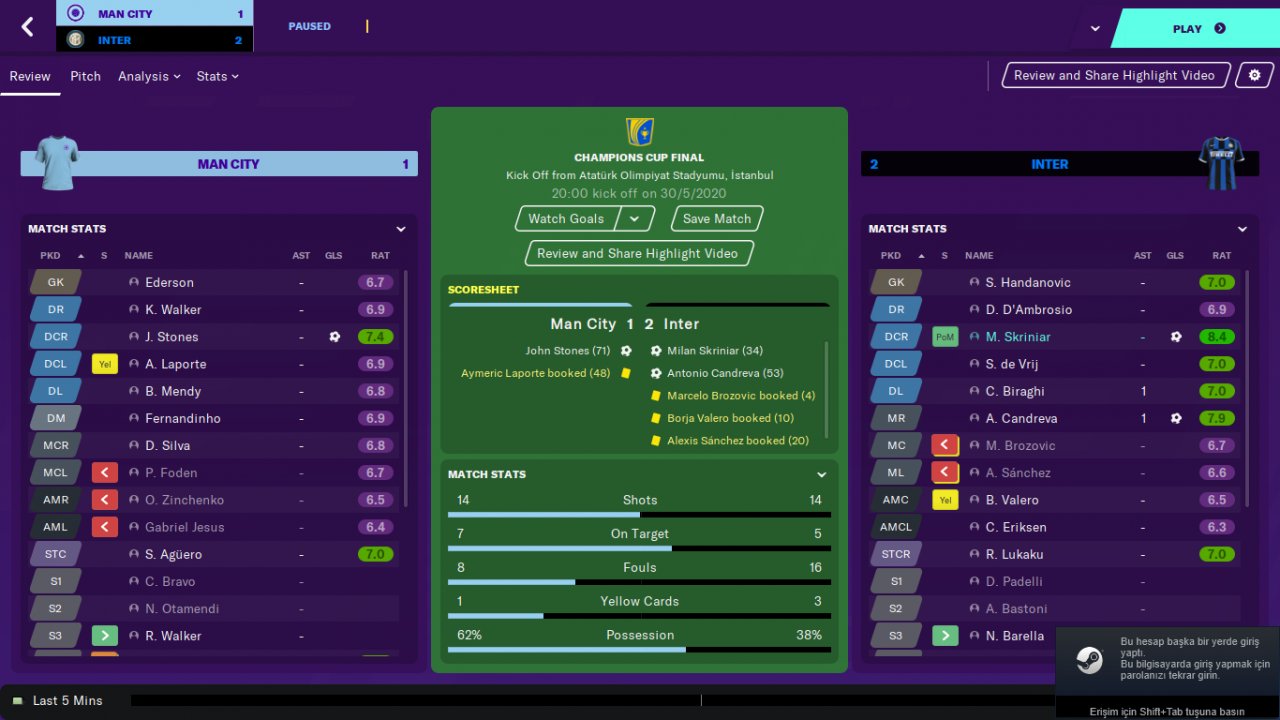Select Last 5 Mins timeline option
Screen dimensions: 1280x720
(67, 700)
